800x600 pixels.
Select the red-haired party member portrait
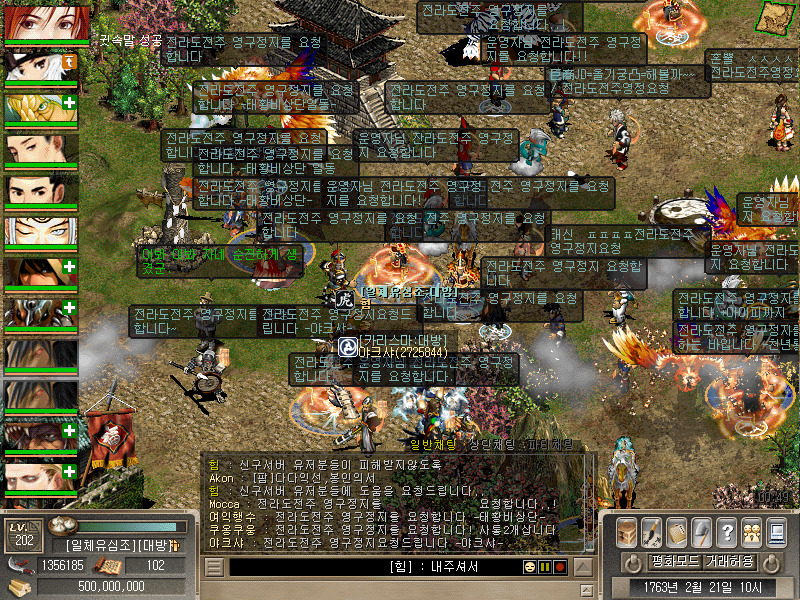41,22
